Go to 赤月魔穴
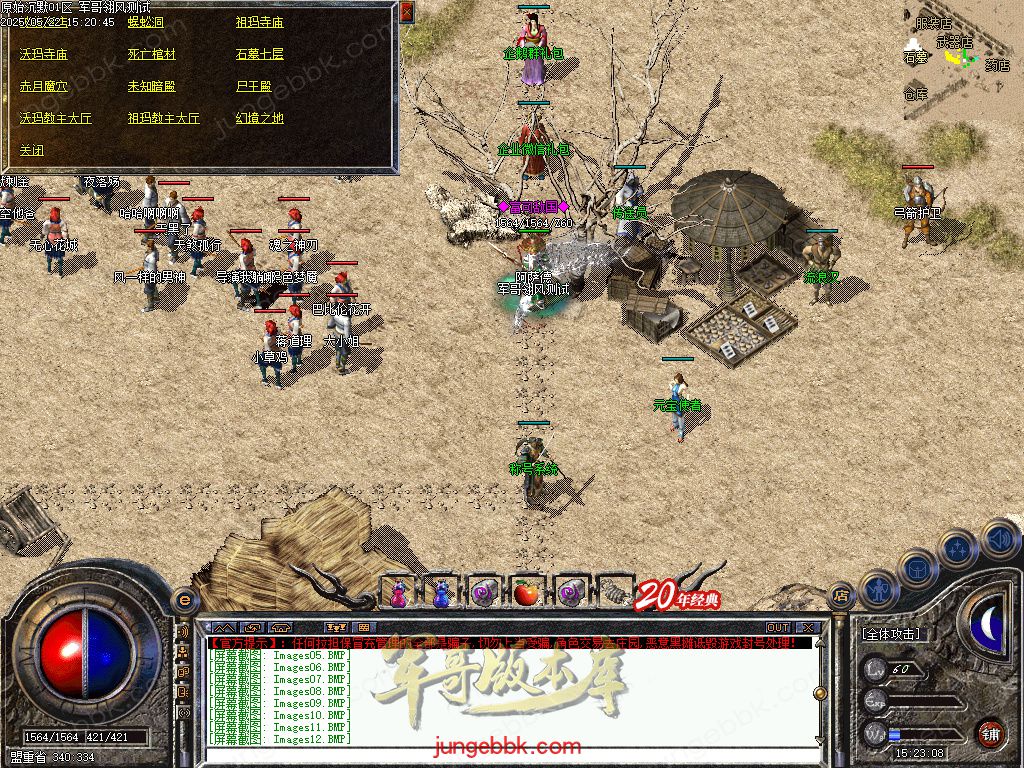Viewport: 1024px width, 768px height. click(44, 86)
